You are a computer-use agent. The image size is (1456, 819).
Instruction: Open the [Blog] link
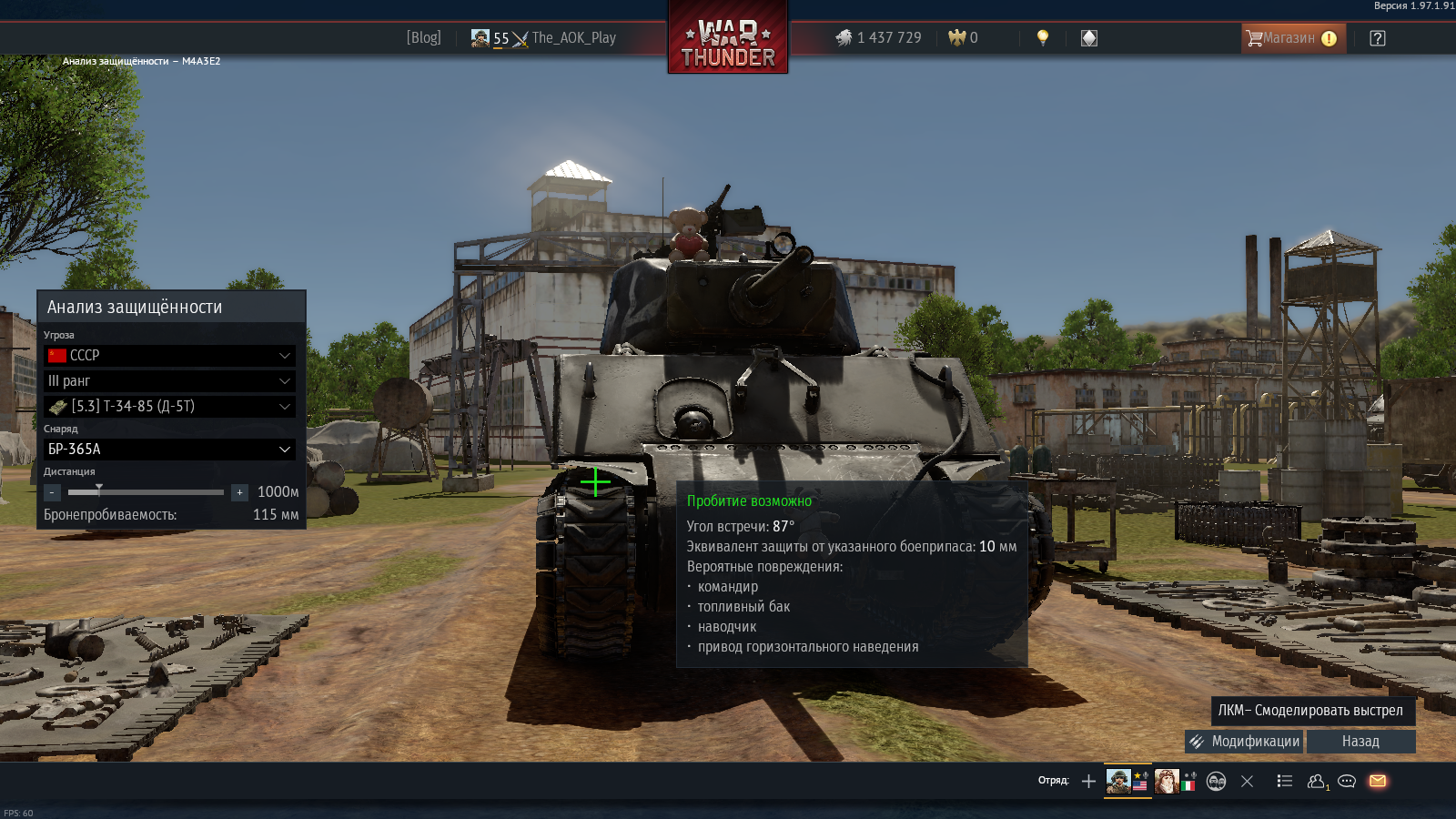click(x=423, y=38)
